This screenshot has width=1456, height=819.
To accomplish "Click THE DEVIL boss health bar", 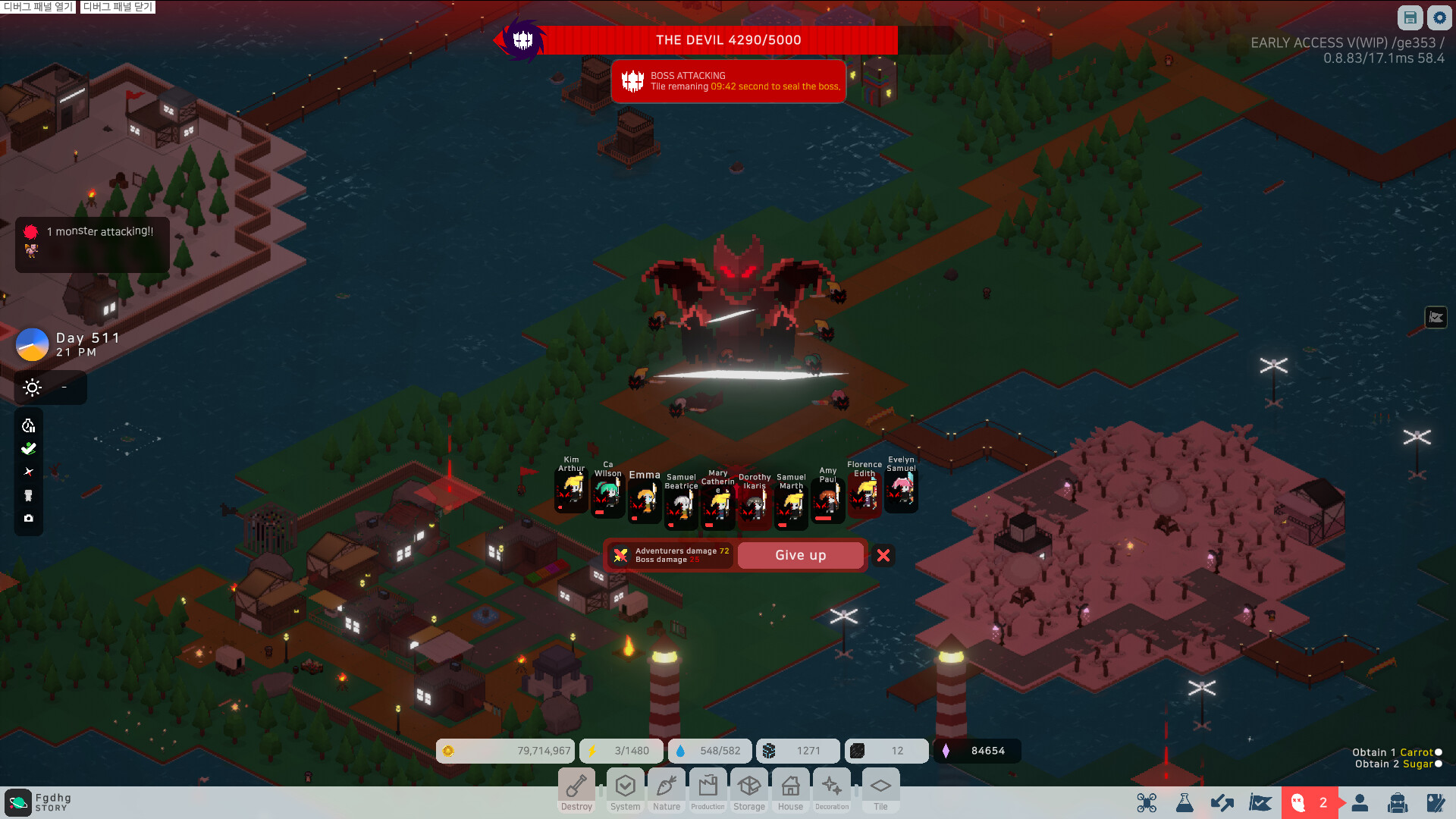I will 722,40.
